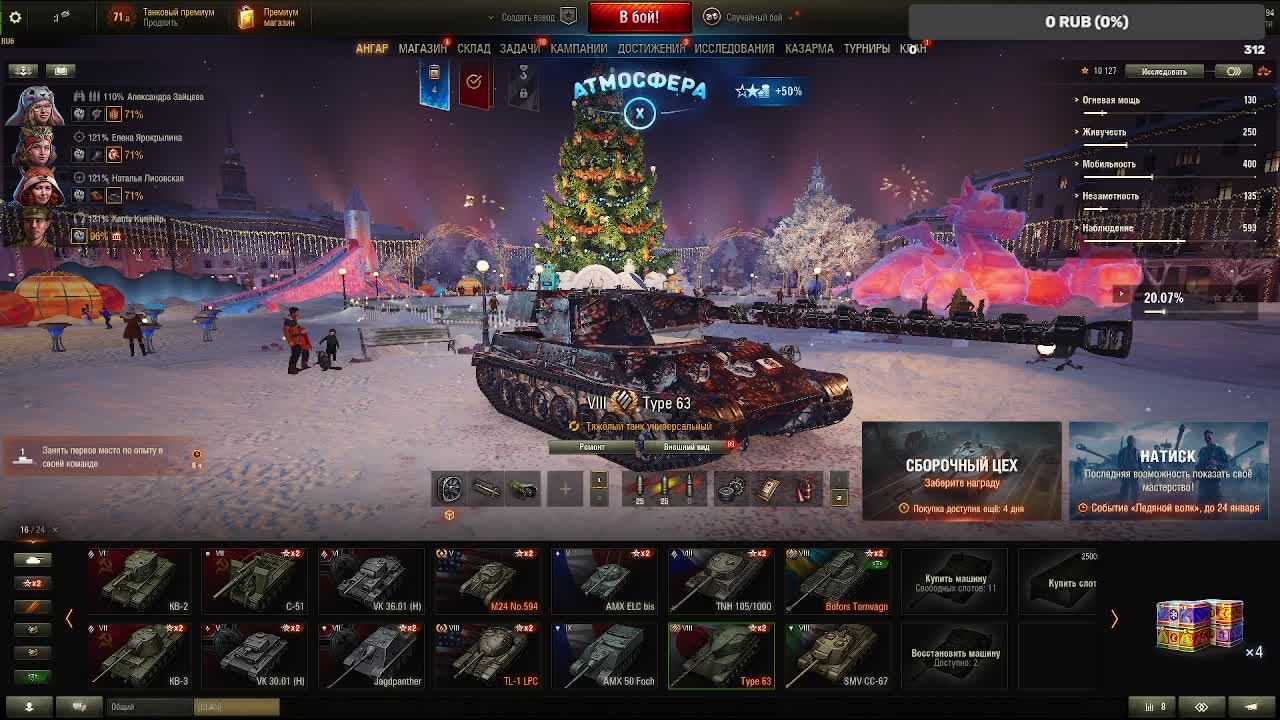This screenshot has height=720, width=1280.
Task: Open the Натиск event banner
Action: point(1168,470)
